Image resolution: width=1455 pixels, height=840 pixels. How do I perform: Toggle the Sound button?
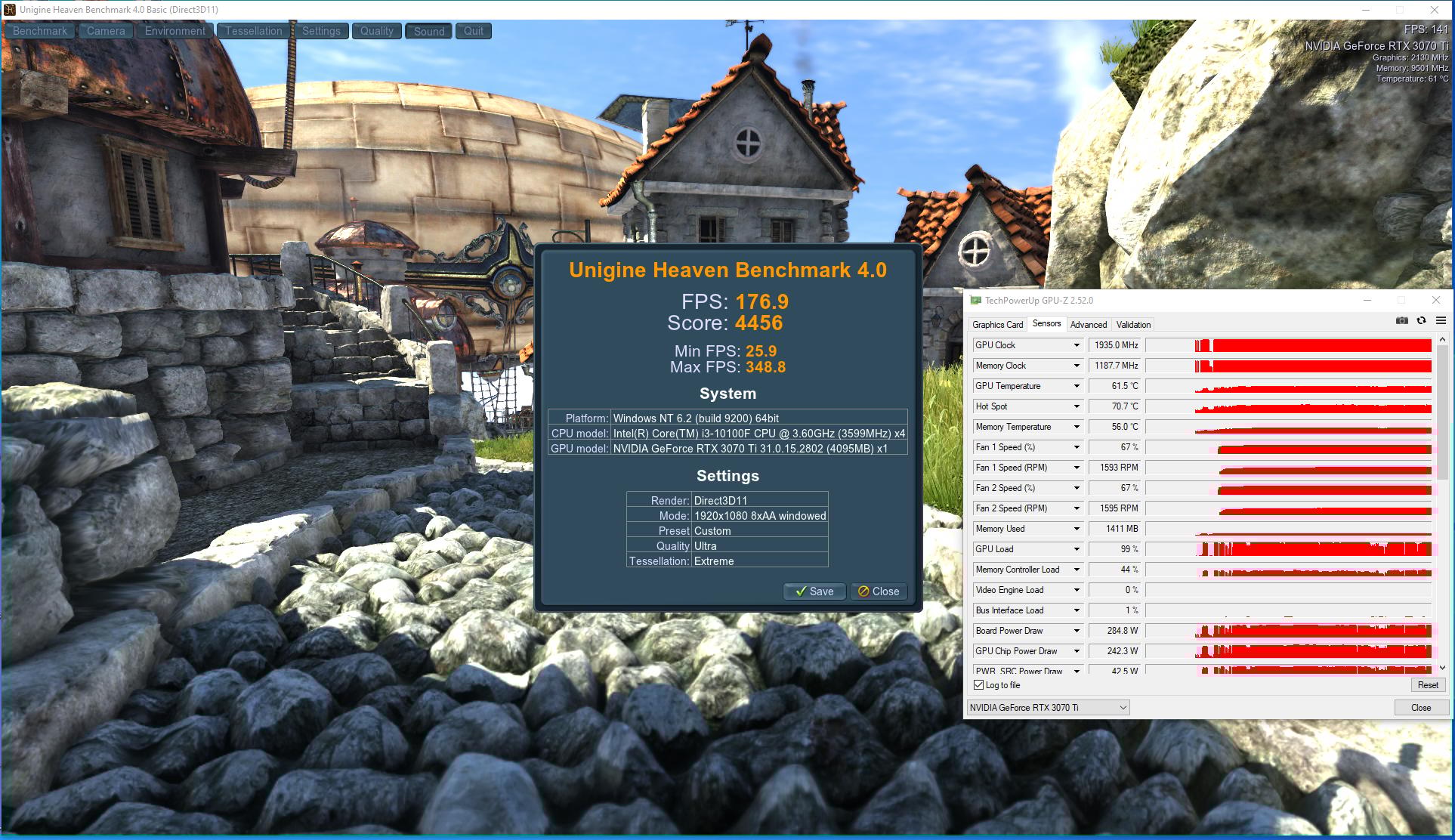428,31
